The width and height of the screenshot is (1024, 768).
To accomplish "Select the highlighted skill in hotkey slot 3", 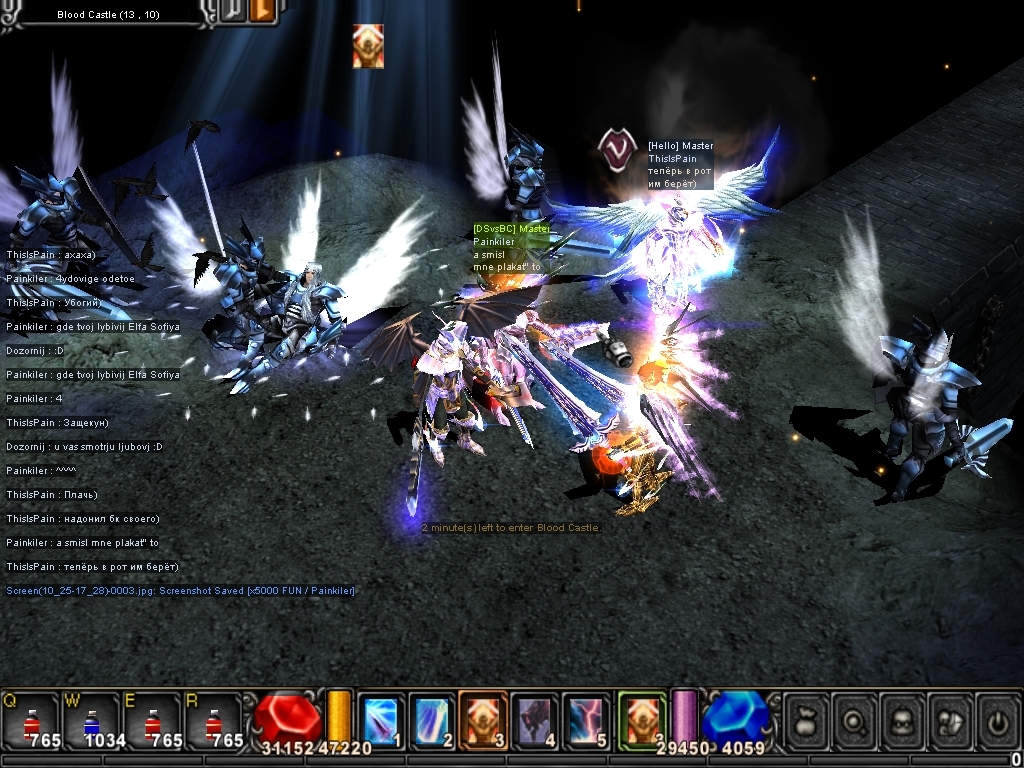I will 483,719.
